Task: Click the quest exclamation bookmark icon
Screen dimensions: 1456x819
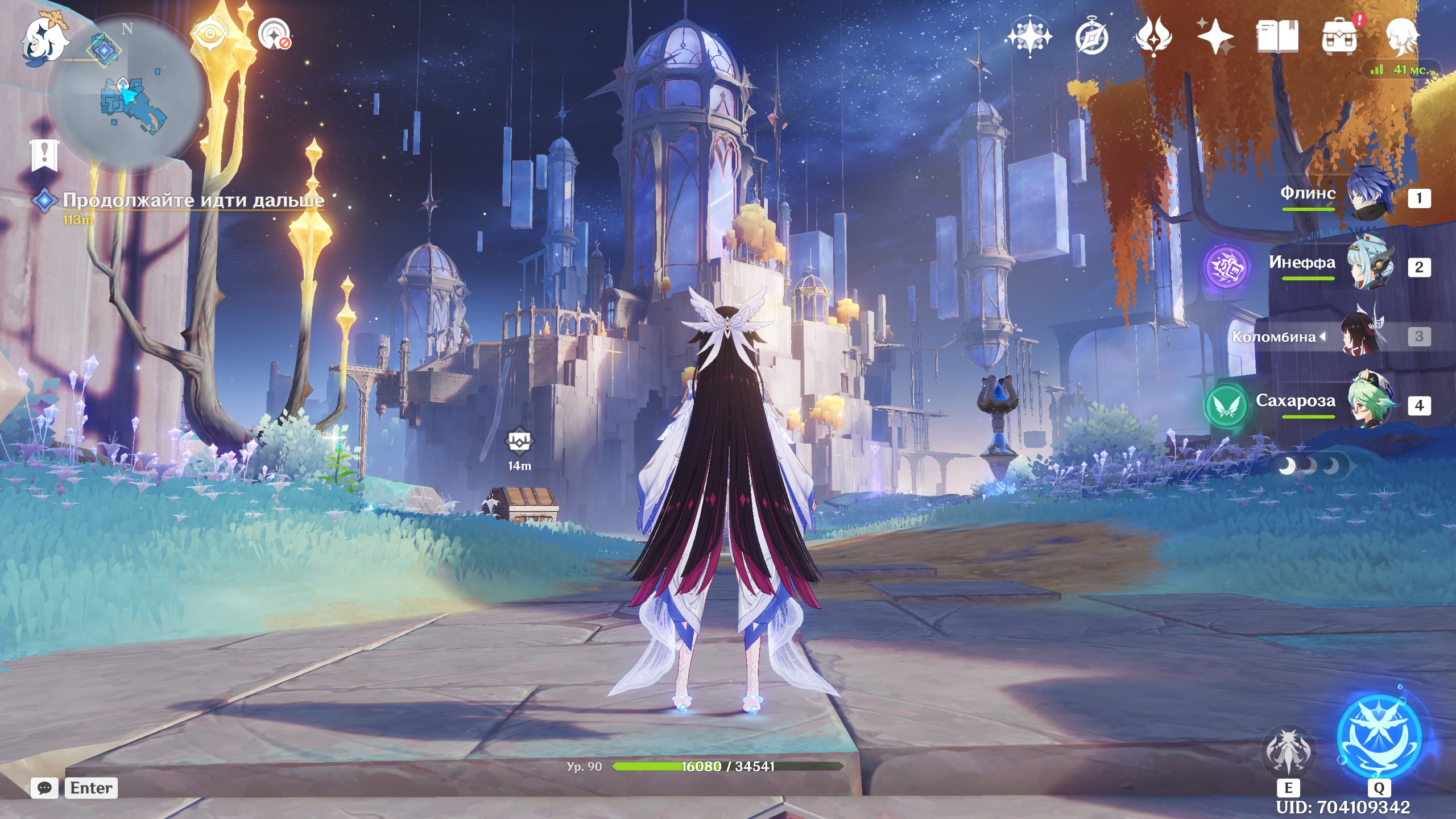Action: click(x=44, y=155)
